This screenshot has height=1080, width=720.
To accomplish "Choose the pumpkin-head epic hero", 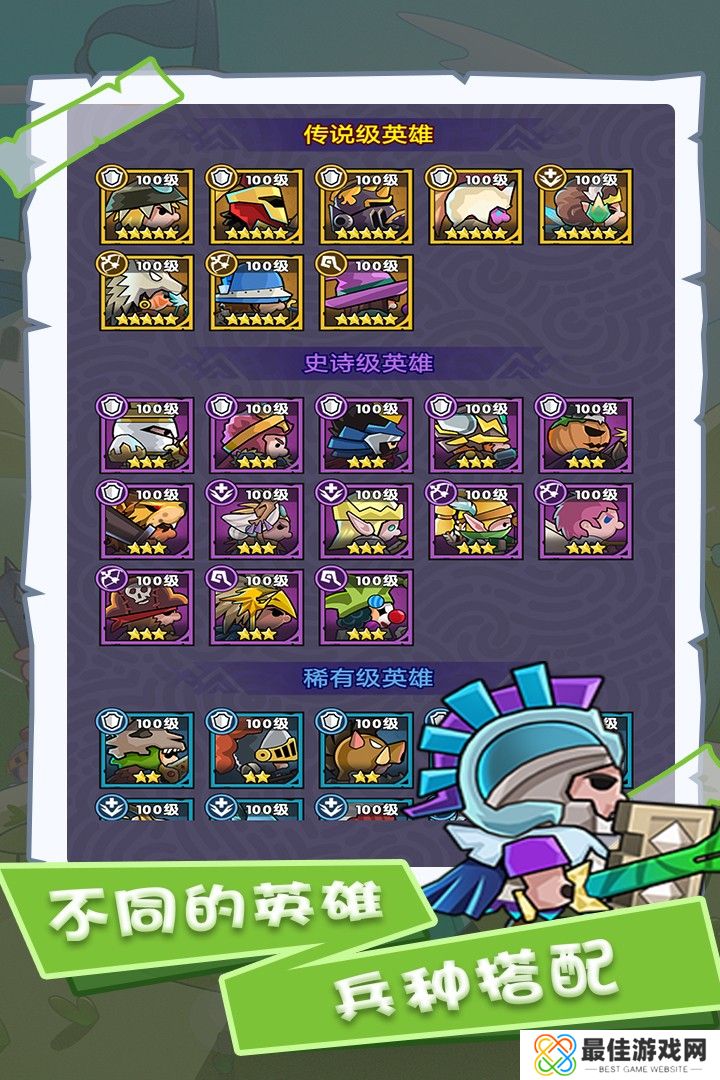I will 585,435.
